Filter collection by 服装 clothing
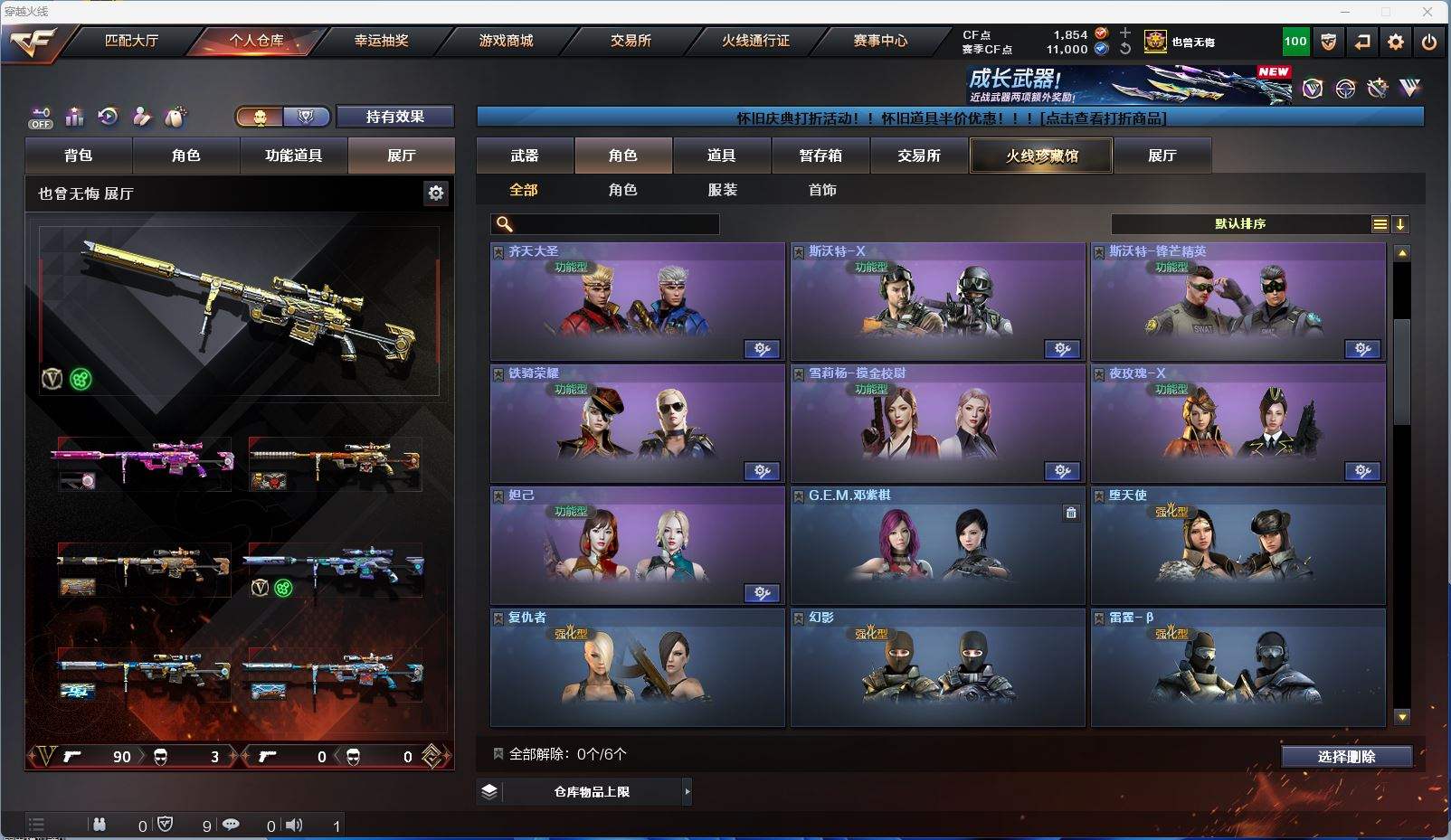The width and height of the screenshot is (1451, 840). [x=722, y=190]
